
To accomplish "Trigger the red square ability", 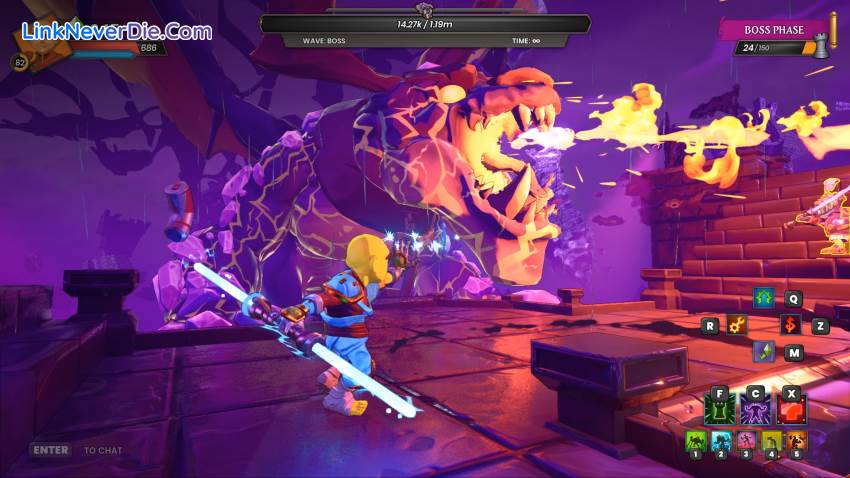I will click(791, 408).
